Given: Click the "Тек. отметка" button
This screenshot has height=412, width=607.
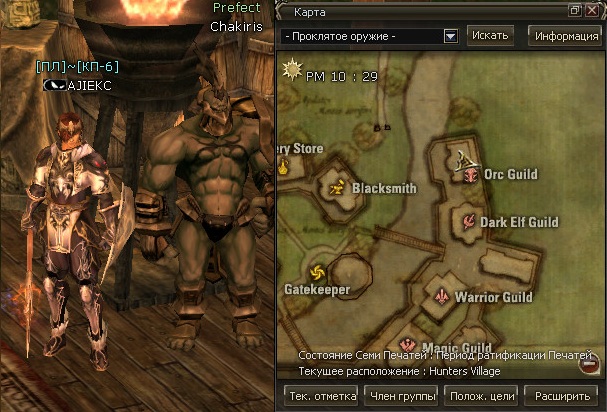Looking at the screenshot, I should pos(321,396).
